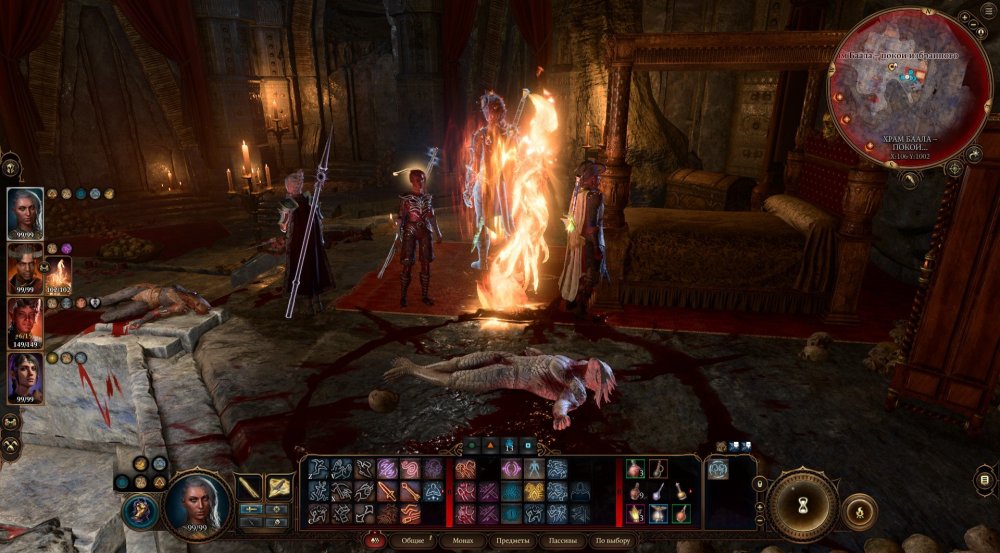Switch to the По выбору tab

613,540
